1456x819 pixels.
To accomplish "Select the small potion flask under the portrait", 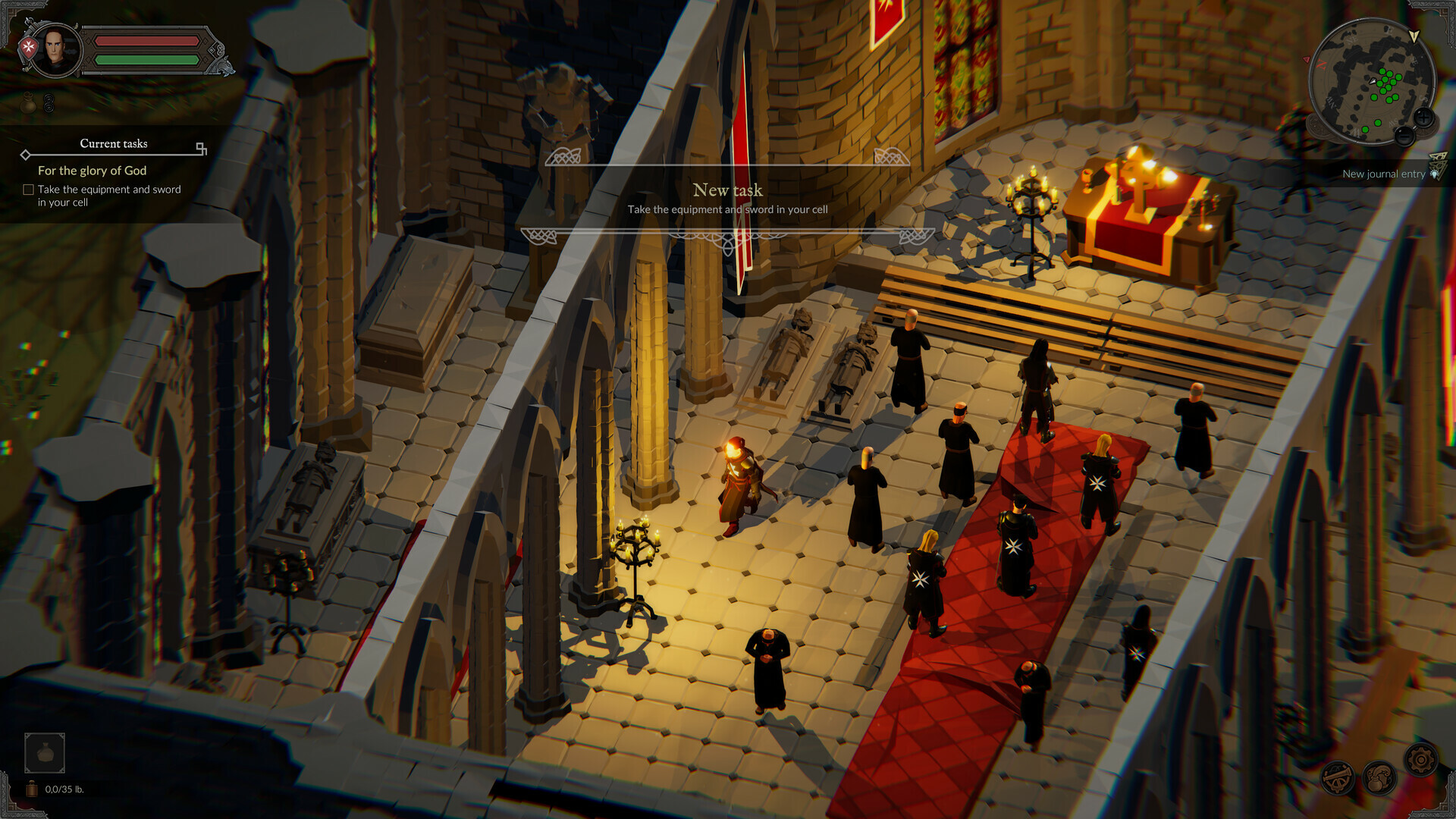I will [x=28, y=102].
